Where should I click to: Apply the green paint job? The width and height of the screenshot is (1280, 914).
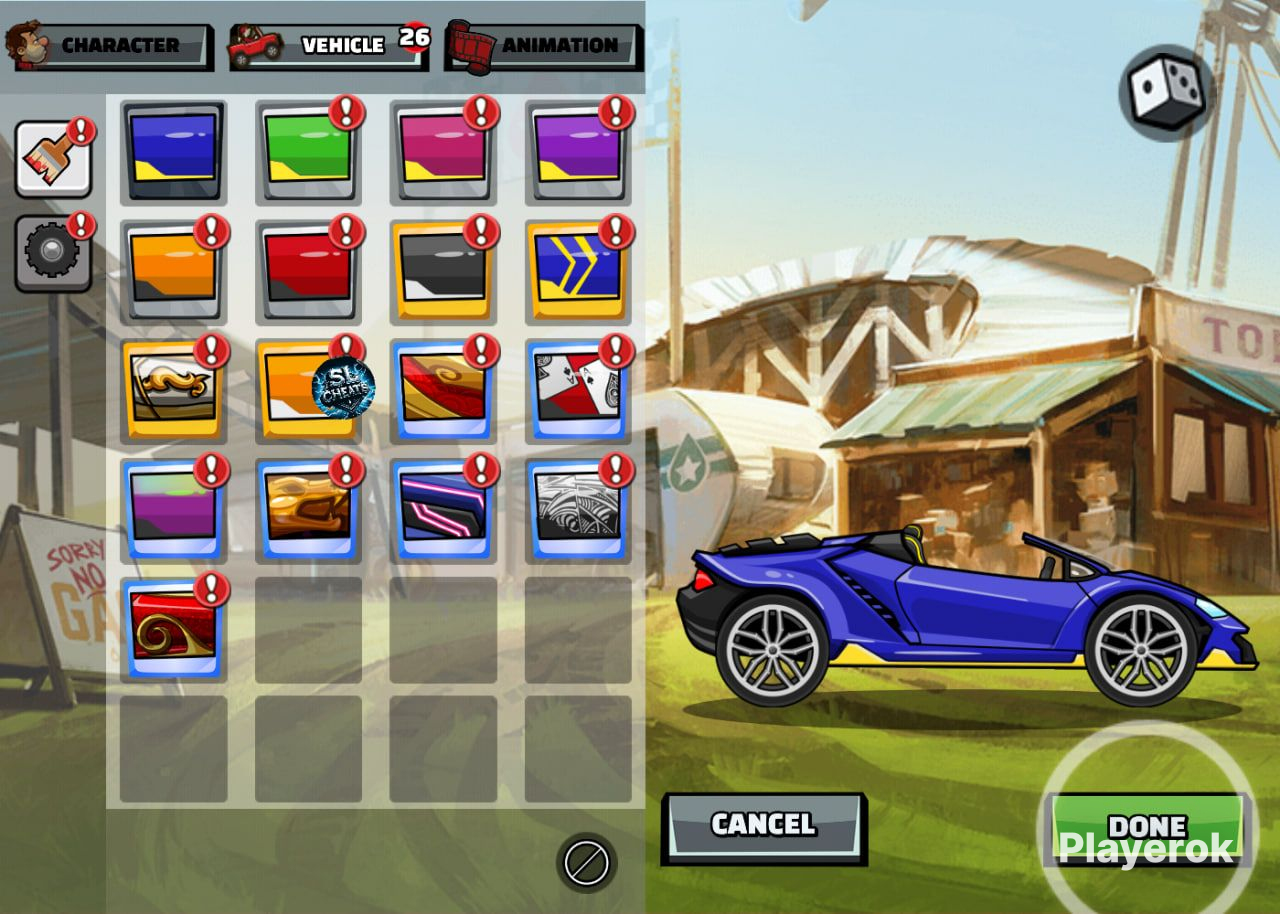pos(308,151)
